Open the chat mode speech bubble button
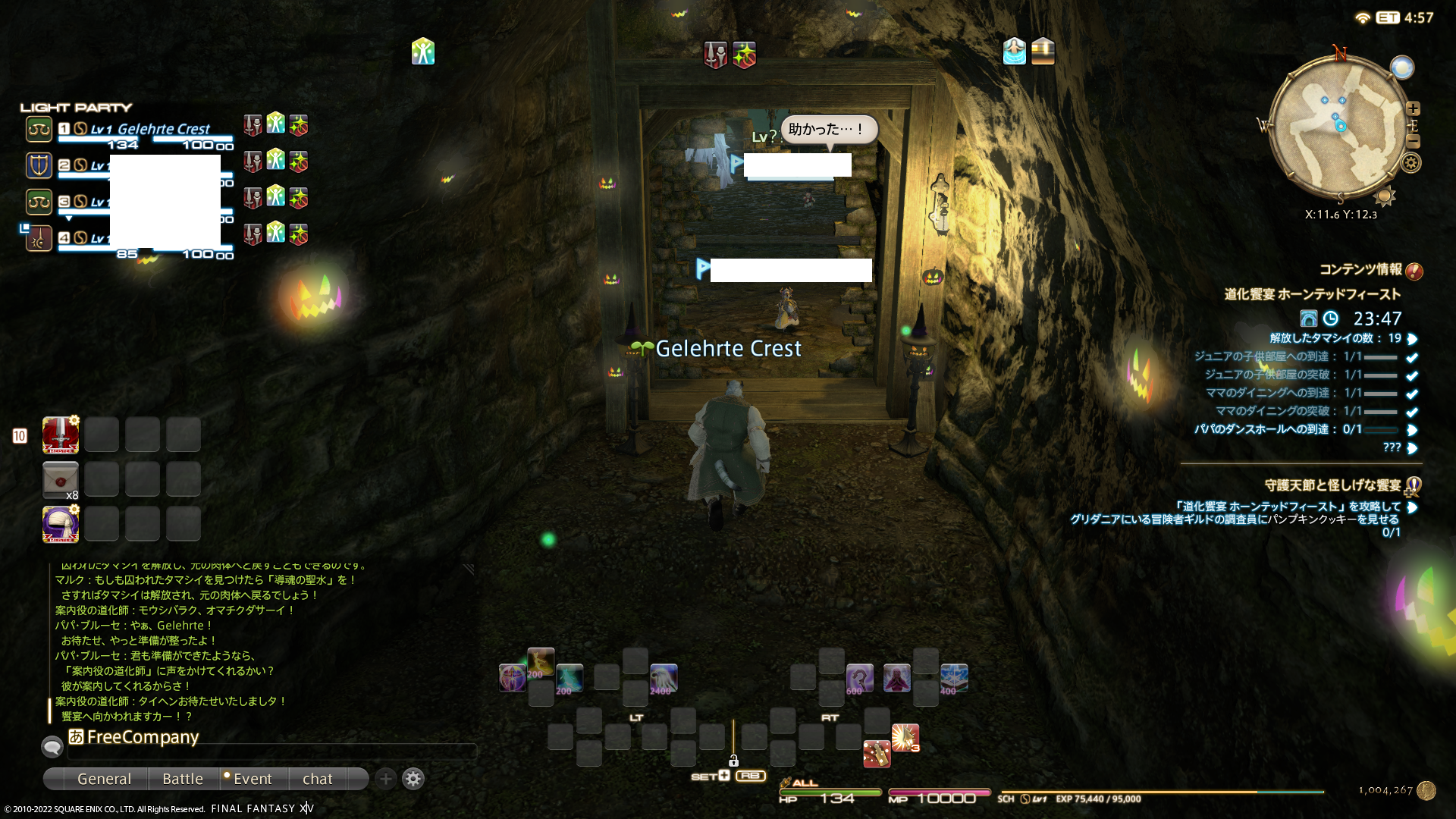Viewport: 1456px width, 819px height. tap(52, 747)
